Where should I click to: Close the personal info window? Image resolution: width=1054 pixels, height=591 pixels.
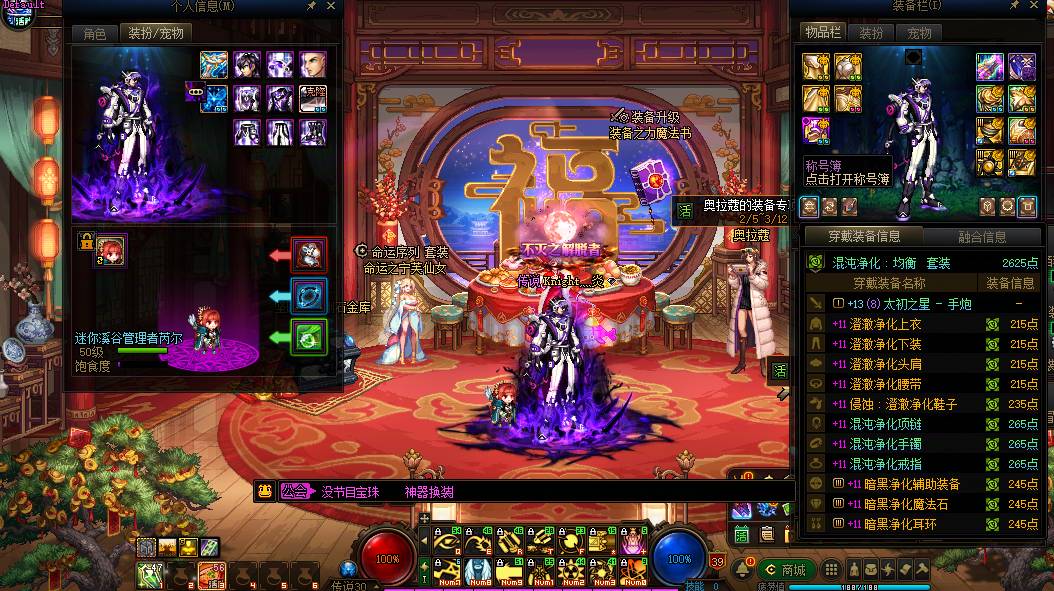332,6
